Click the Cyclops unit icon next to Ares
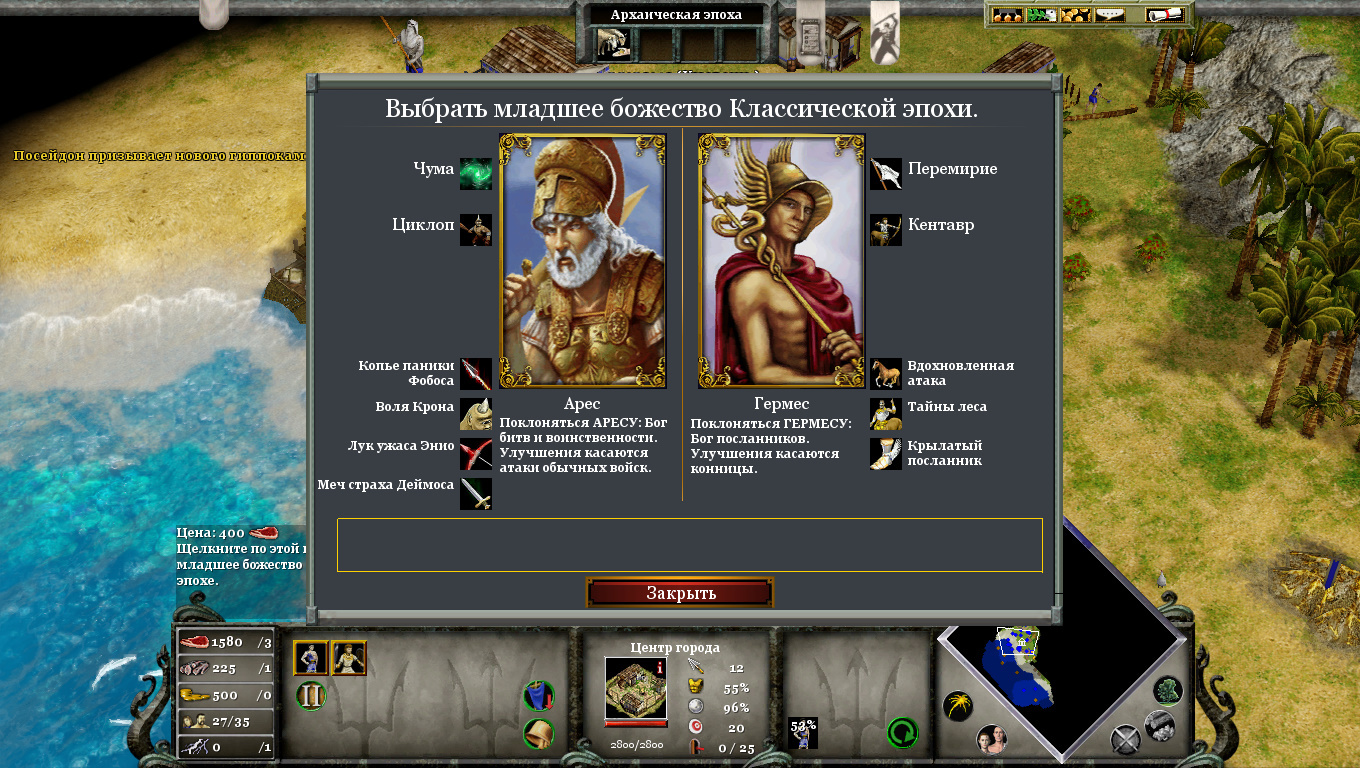This screenshot has height=768, width=1360. (475, 229)
